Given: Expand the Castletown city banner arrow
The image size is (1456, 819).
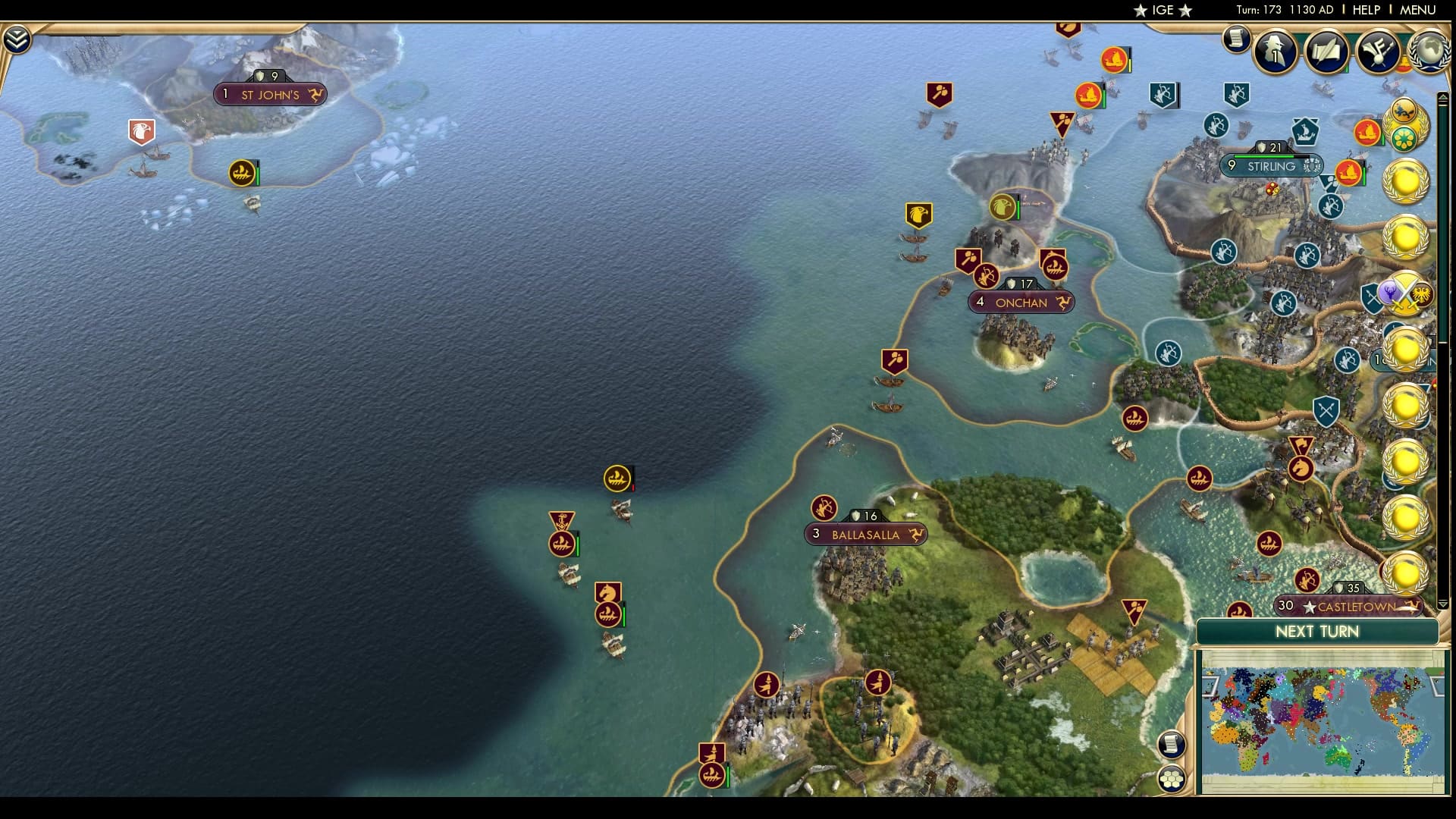Looking at the screenshot, I should click(x=1410, y=605).
